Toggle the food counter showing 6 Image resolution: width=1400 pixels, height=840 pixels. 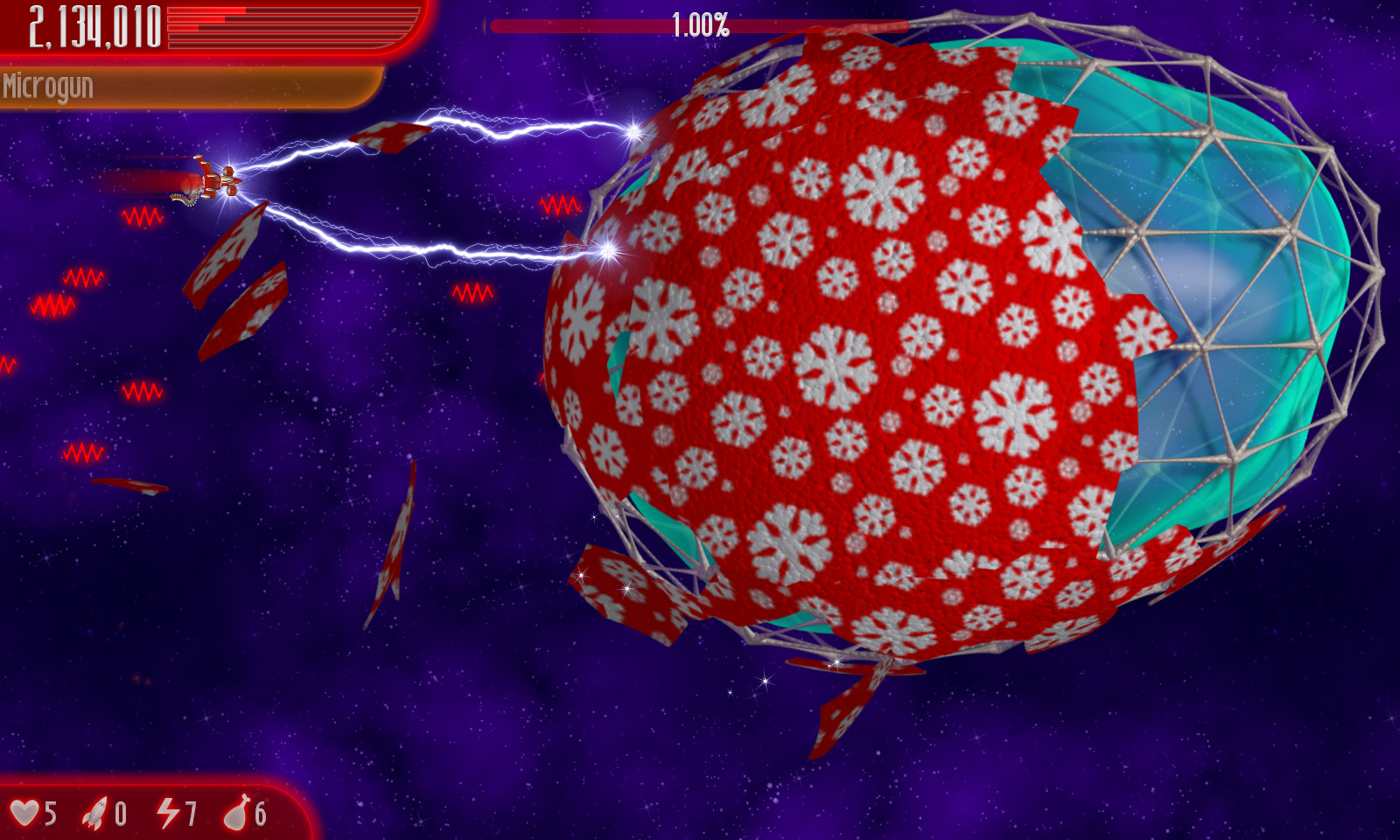tap(259, 812)
